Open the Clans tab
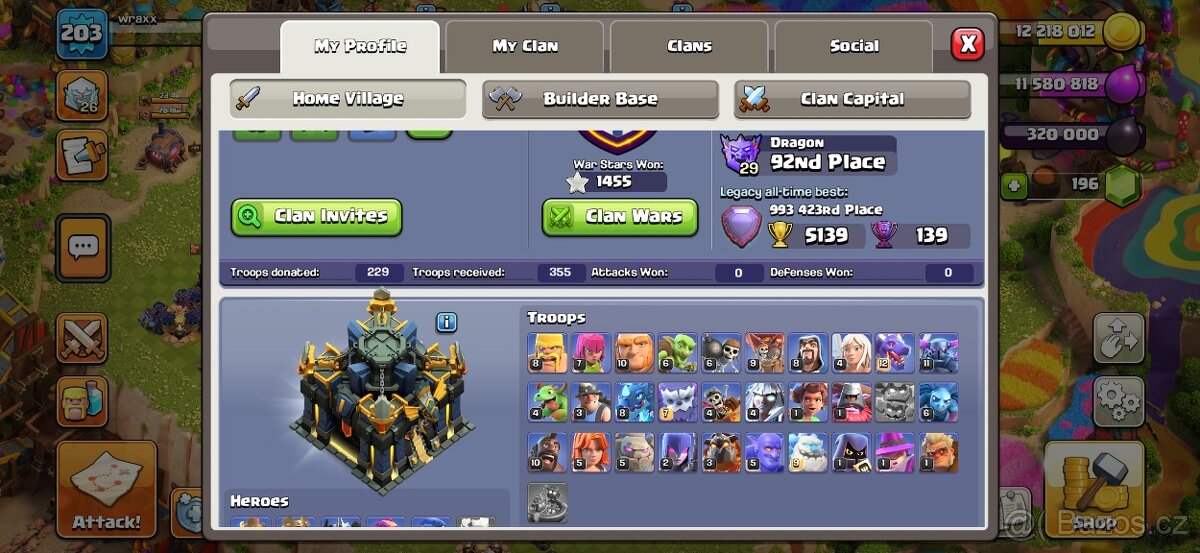This screenshot has width=1200, height=553. point(689,46)
